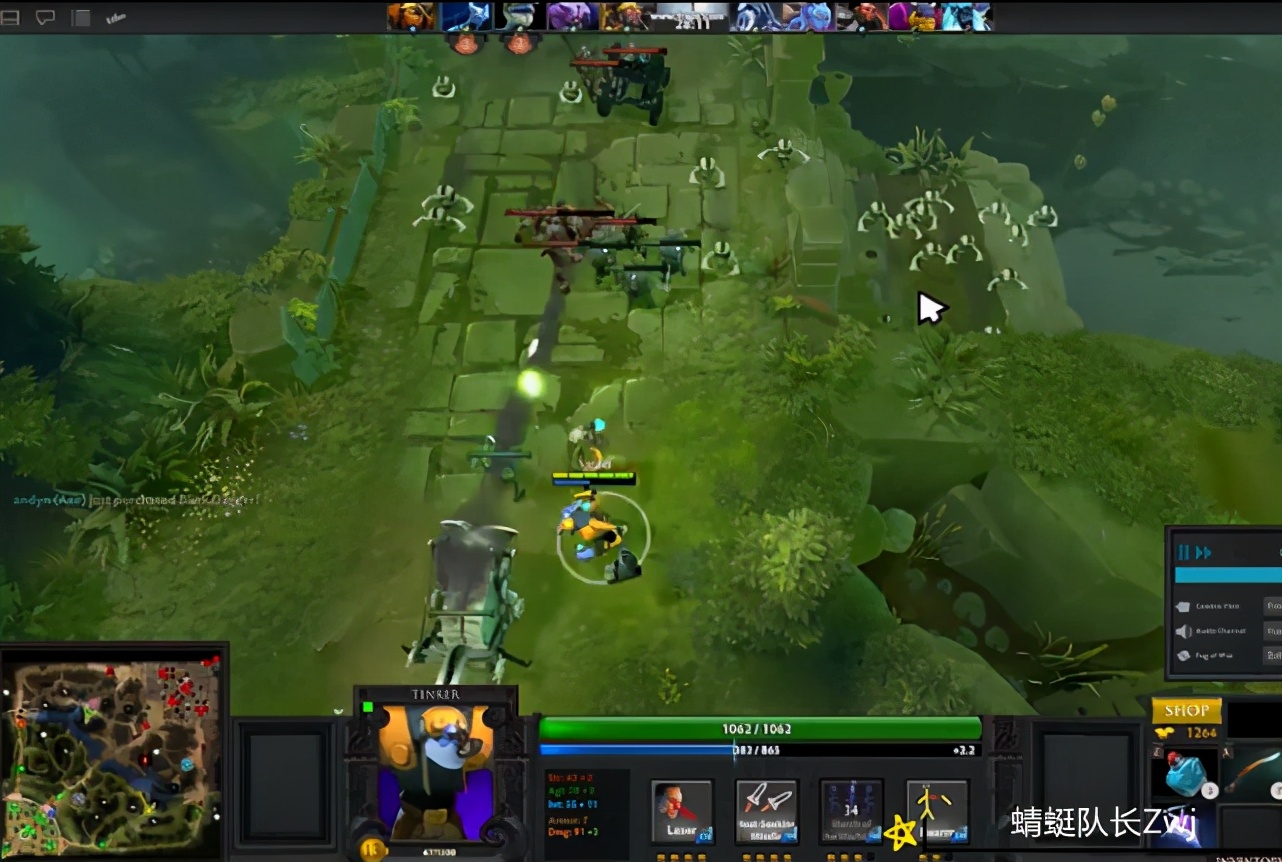The height and width of the screenshot is (862, 1282).
Task: Switch the Audio Channel setting
Action: point(1220,631)
